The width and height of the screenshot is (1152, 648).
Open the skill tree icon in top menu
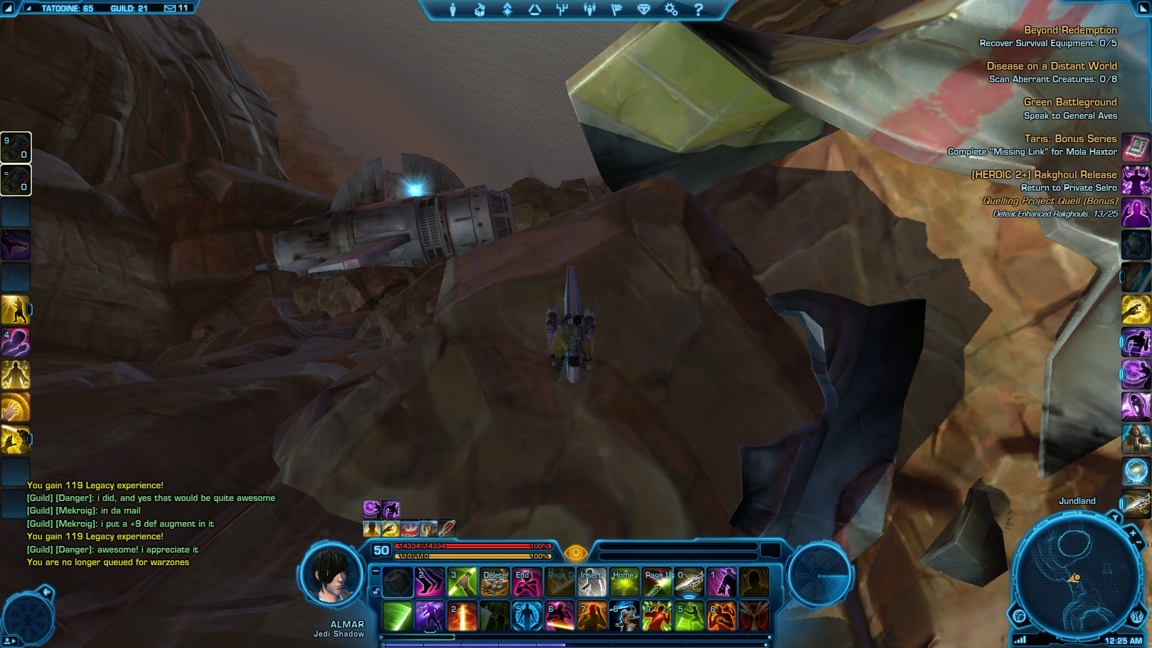(562, 10)
